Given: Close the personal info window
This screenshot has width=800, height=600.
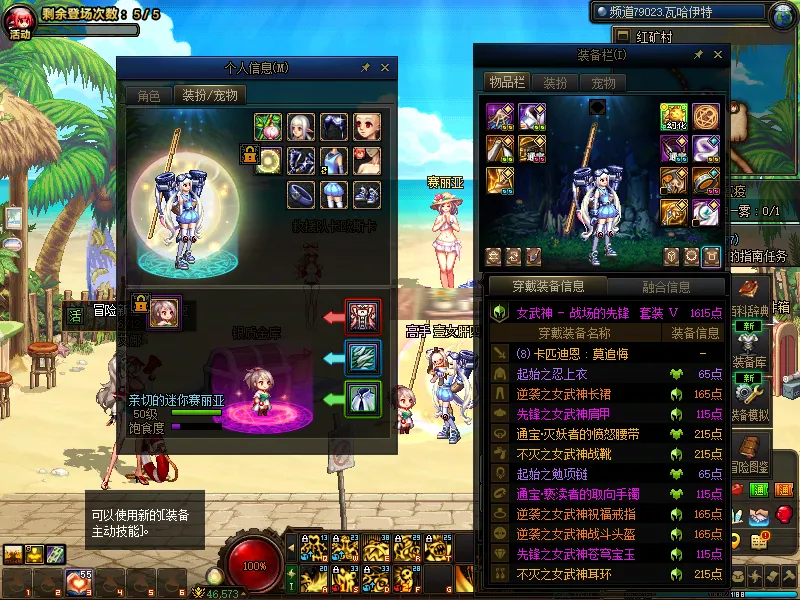Looking at the screenshot, I should (386, 68).
